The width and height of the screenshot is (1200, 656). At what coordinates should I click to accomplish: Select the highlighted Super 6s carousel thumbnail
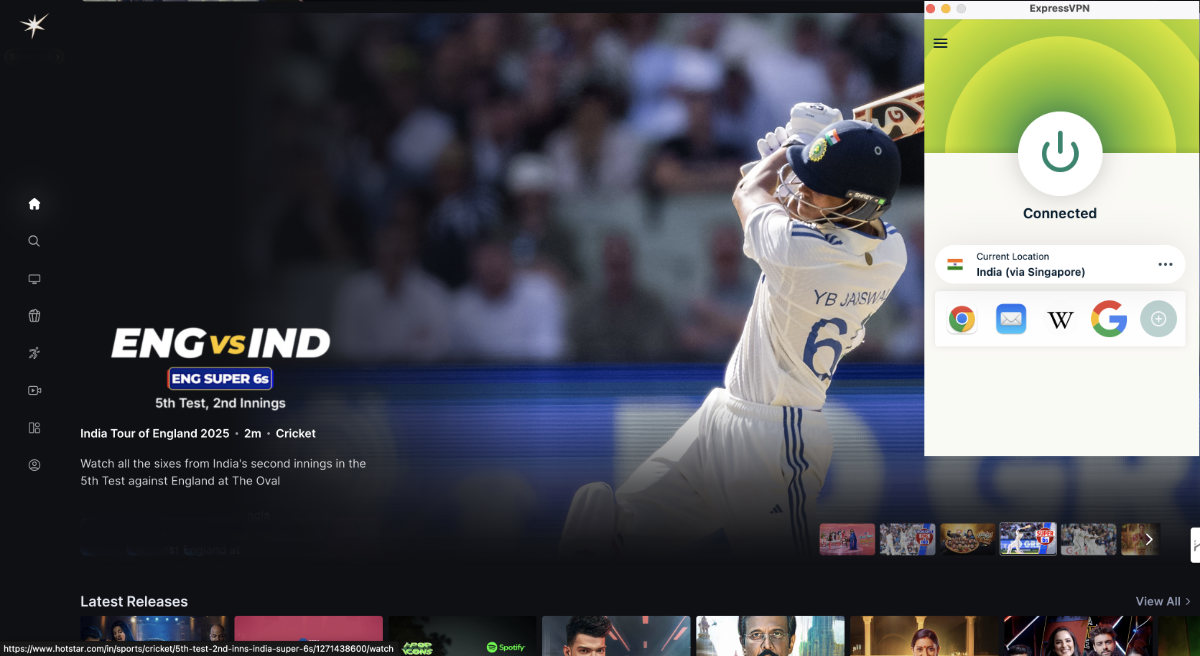click(1028, 539)
